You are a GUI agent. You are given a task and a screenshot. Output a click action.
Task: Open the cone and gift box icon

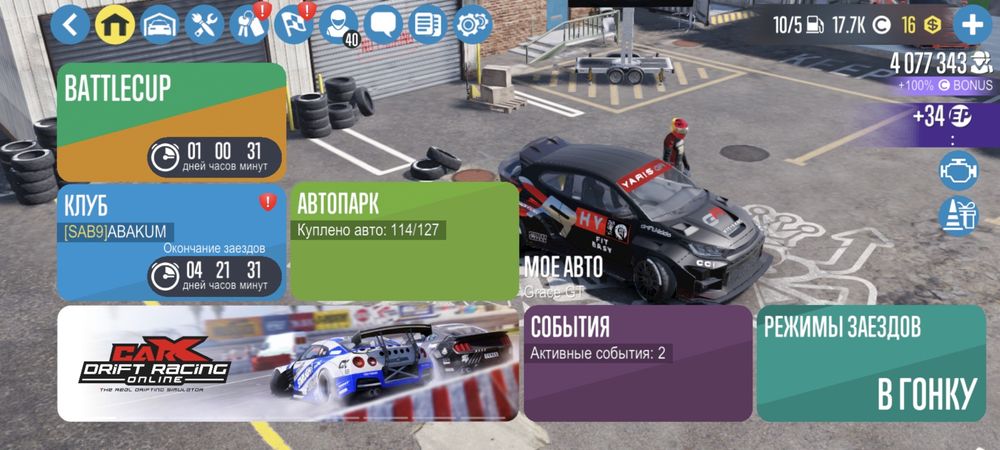point(958,214)
